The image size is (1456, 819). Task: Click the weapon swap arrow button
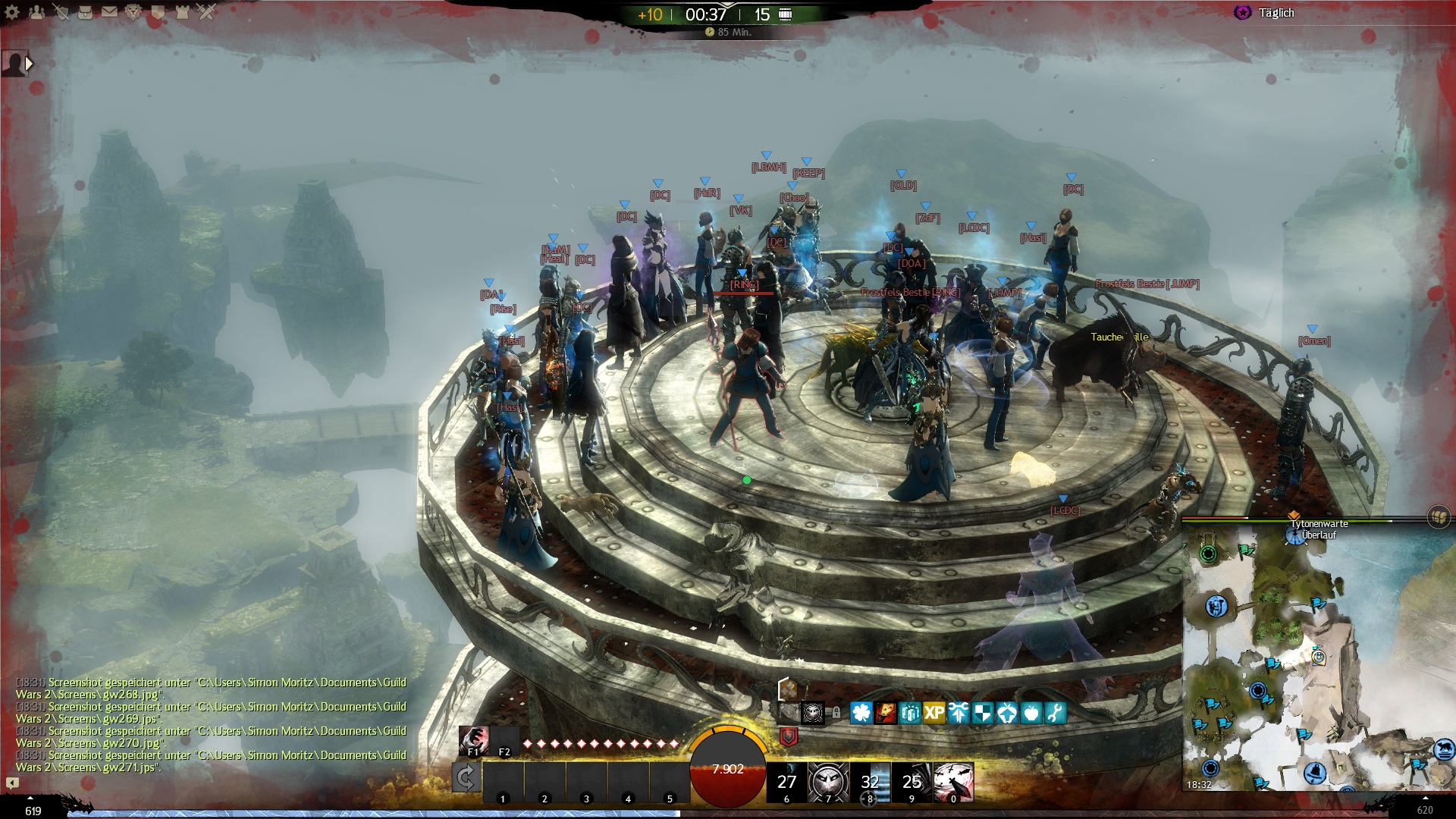[x=465, y=777]
